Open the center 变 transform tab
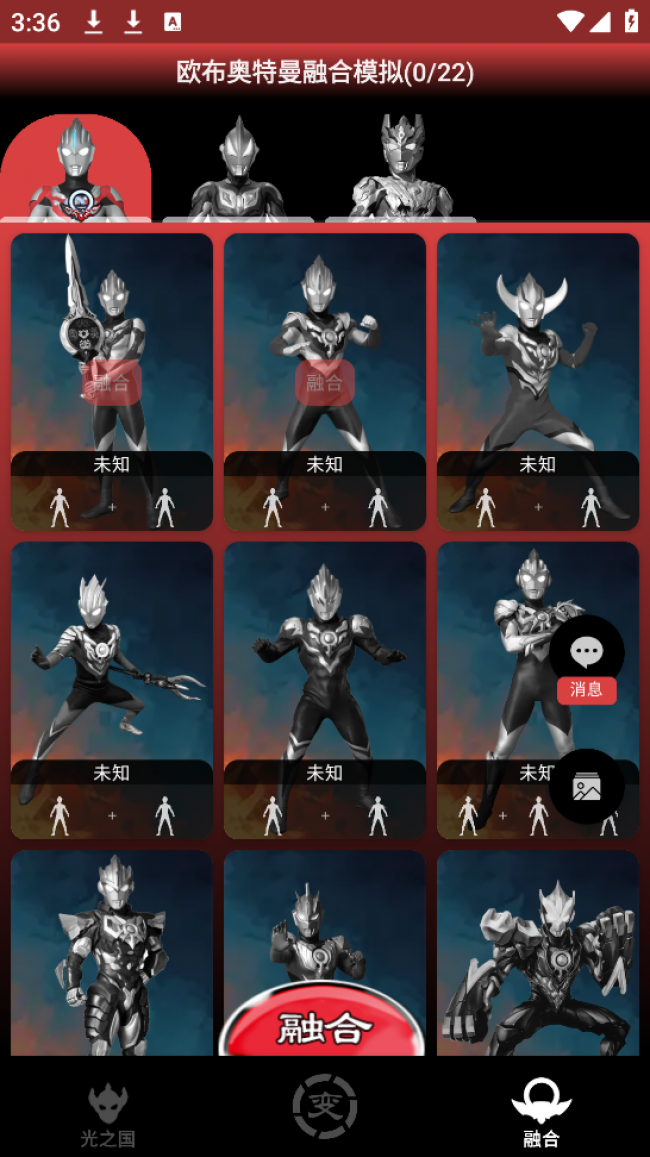 [x=325, y=1106]
